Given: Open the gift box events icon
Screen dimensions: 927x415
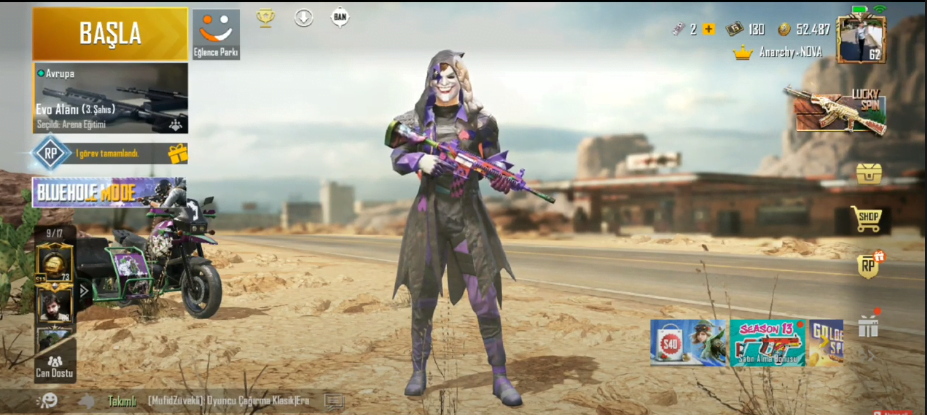Looking at the screenshot, I should (868, 325).
